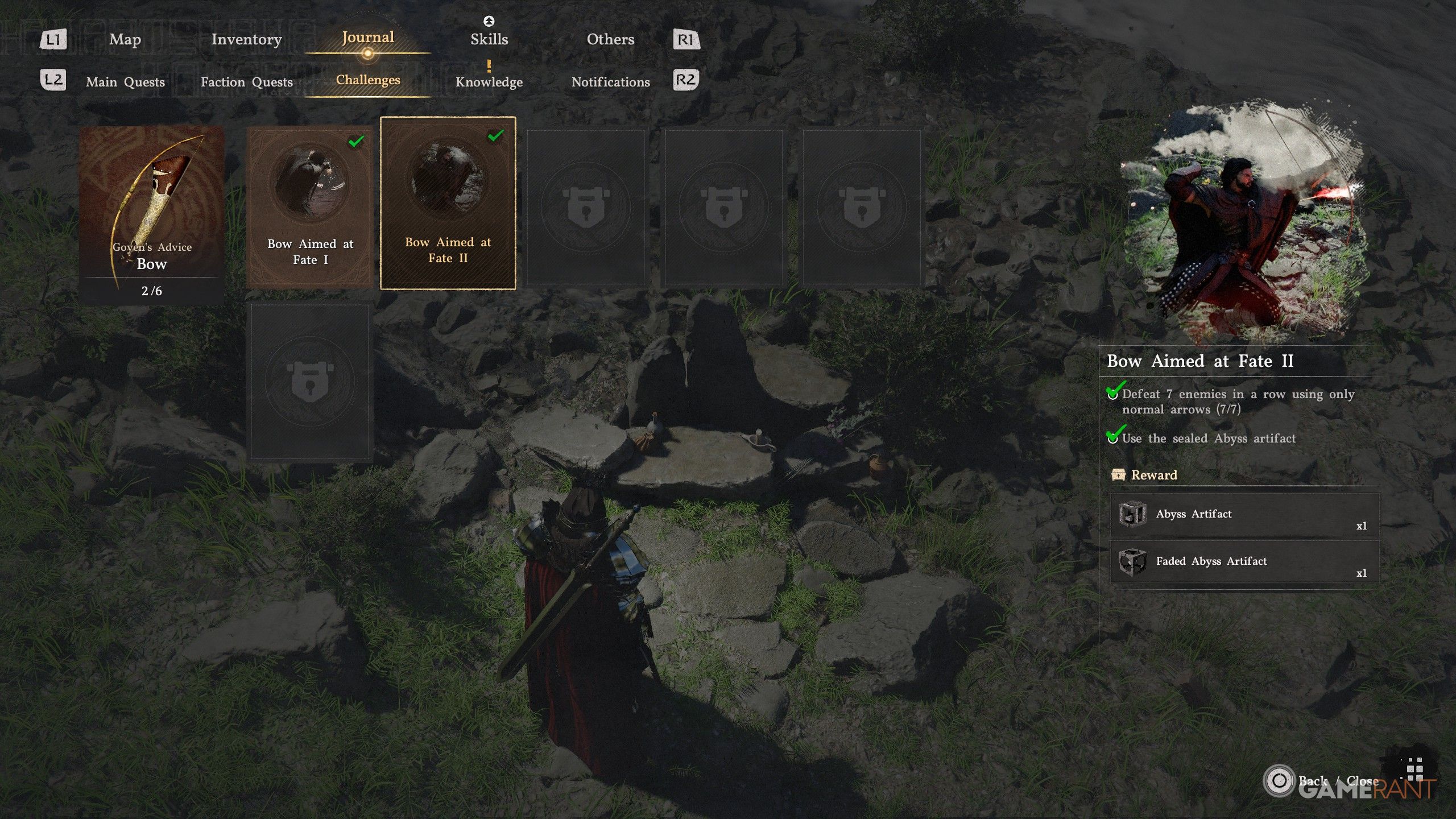
Task: Open the Knowledge section
Action: (x=489, y=82)
